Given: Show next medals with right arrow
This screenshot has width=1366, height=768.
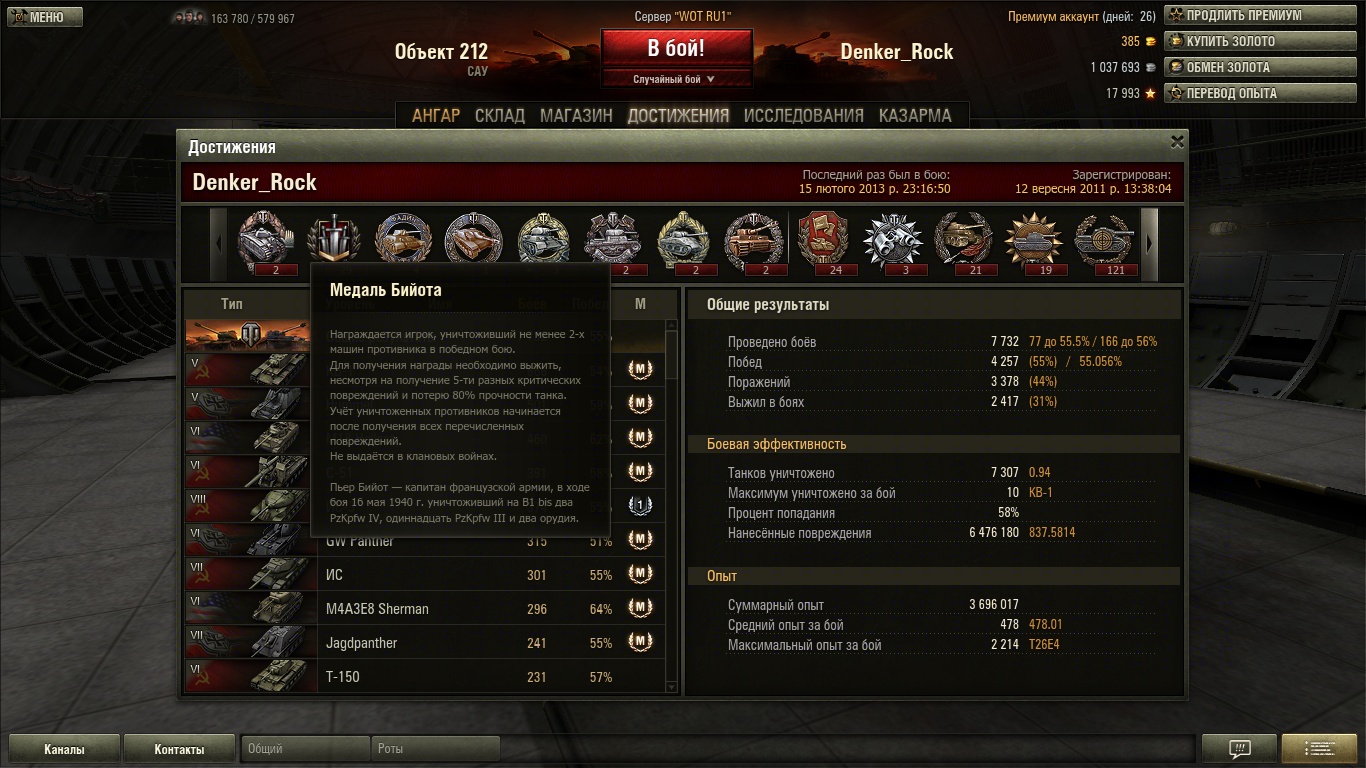Looking at the screenshot, I should (x=1149, y=243).
